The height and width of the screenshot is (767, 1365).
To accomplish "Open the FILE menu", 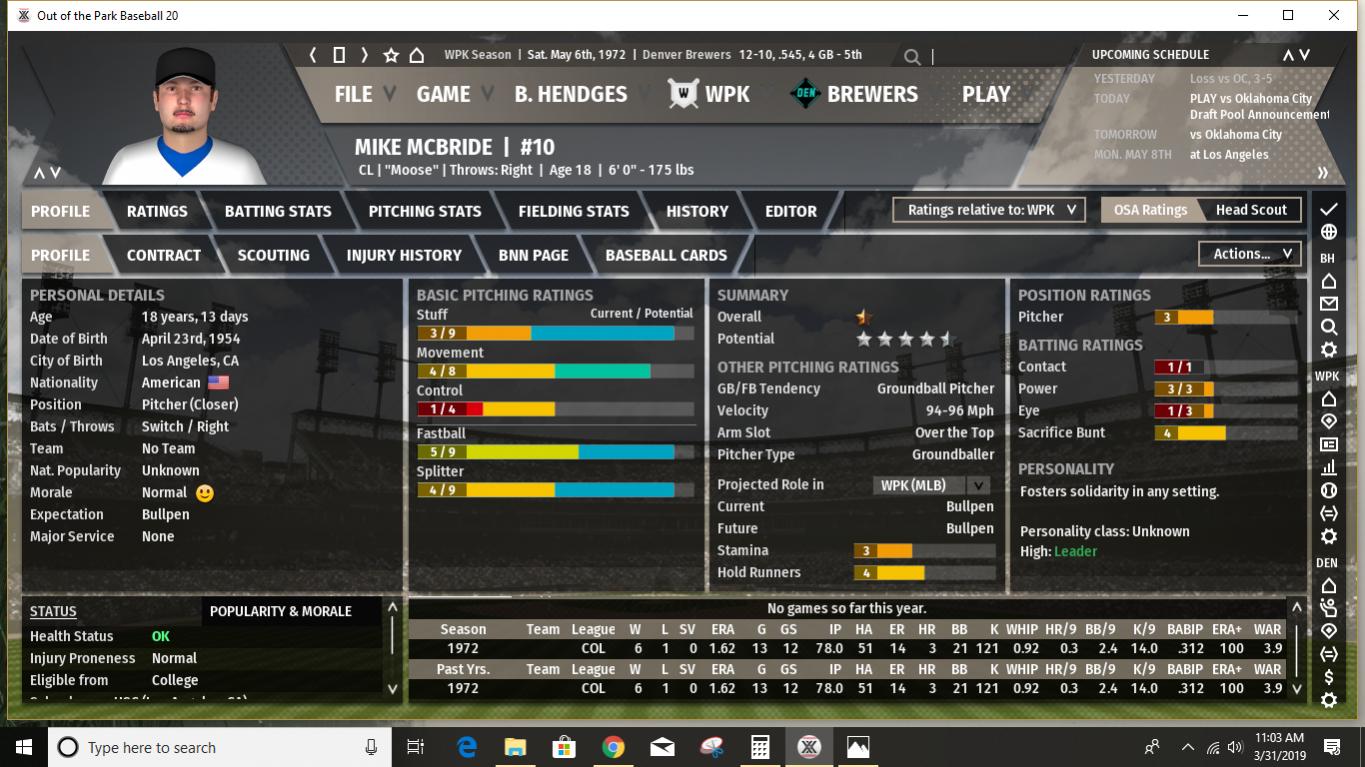I will pyautogui.click(x=353, y=94).
